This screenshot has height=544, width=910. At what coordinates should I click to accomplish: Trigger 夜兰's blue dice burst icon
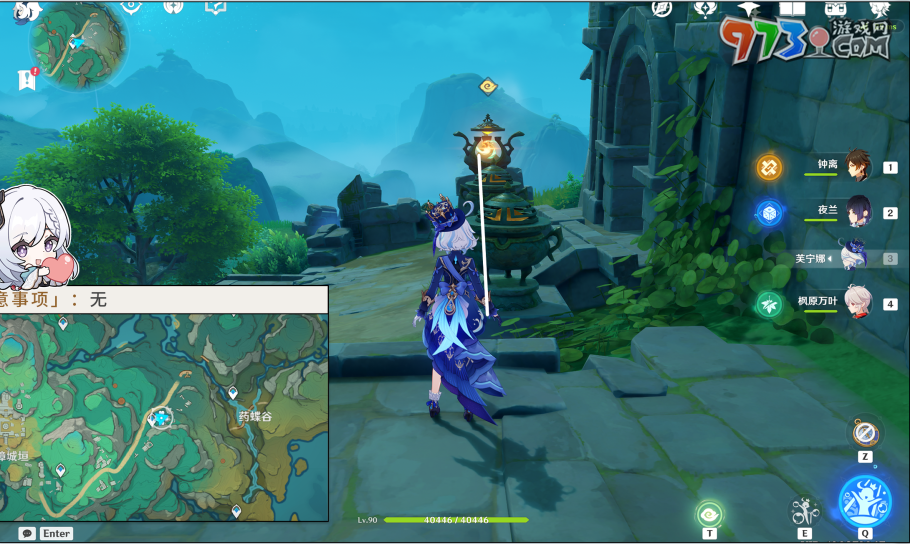coord(769,212)
